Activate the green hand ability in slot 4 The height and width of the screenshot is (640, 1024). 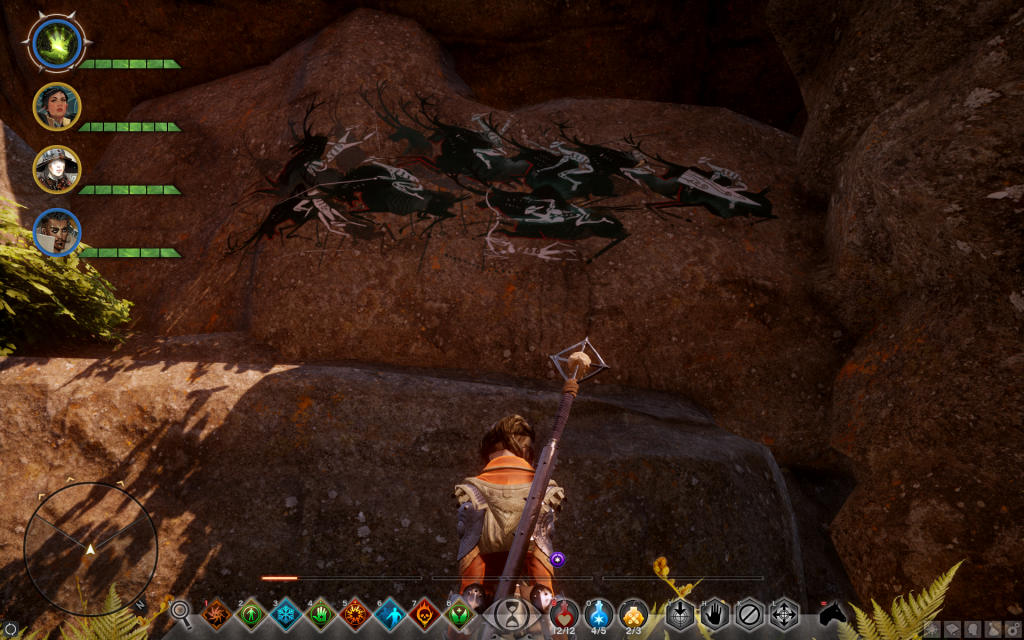tap(322, 614)
